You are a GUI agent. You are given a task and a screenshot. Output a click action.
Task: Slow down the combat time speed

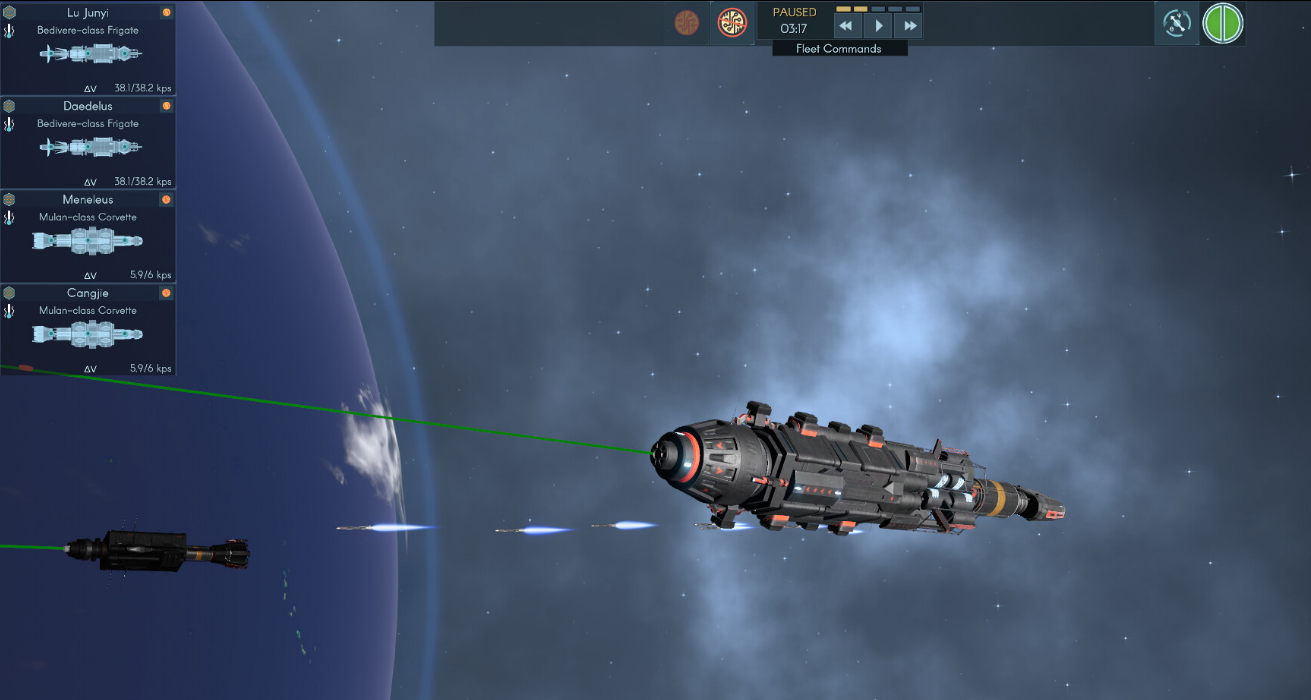coord(846,26)
